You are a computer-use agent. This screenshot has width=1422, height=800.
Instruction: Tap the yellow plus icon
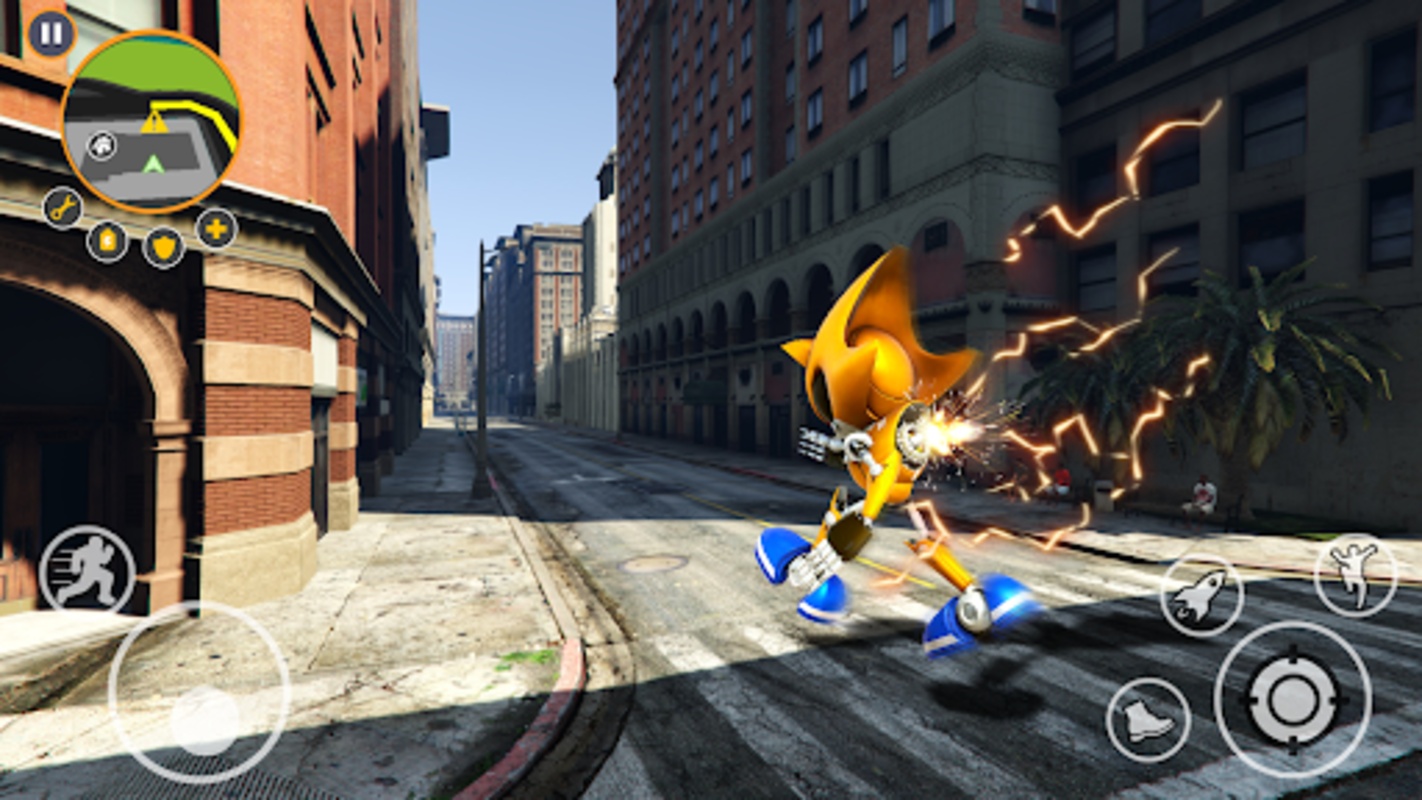(x=216, y=229)
